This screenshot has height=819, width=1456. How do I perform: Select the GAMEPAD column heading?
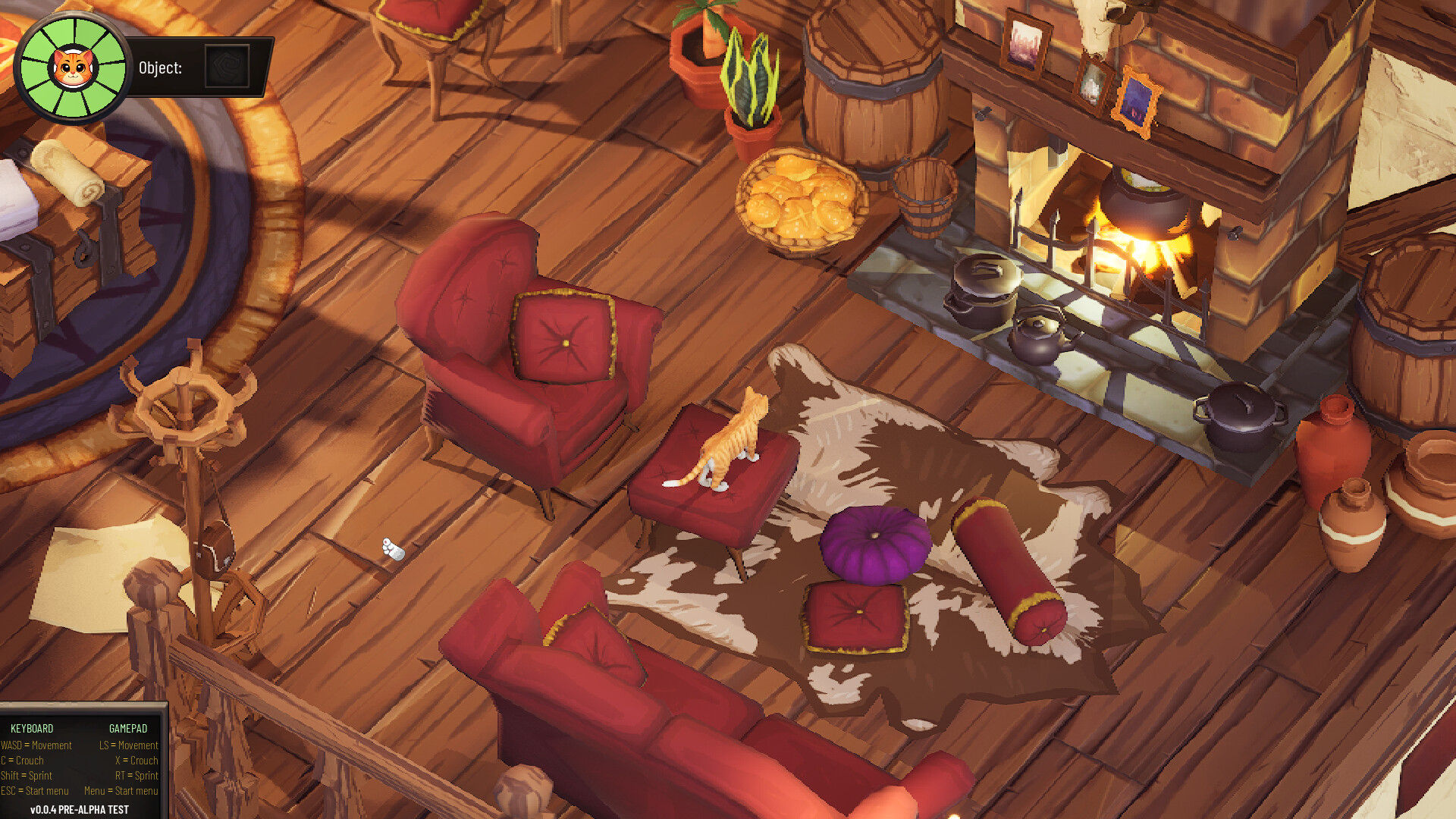127,727
